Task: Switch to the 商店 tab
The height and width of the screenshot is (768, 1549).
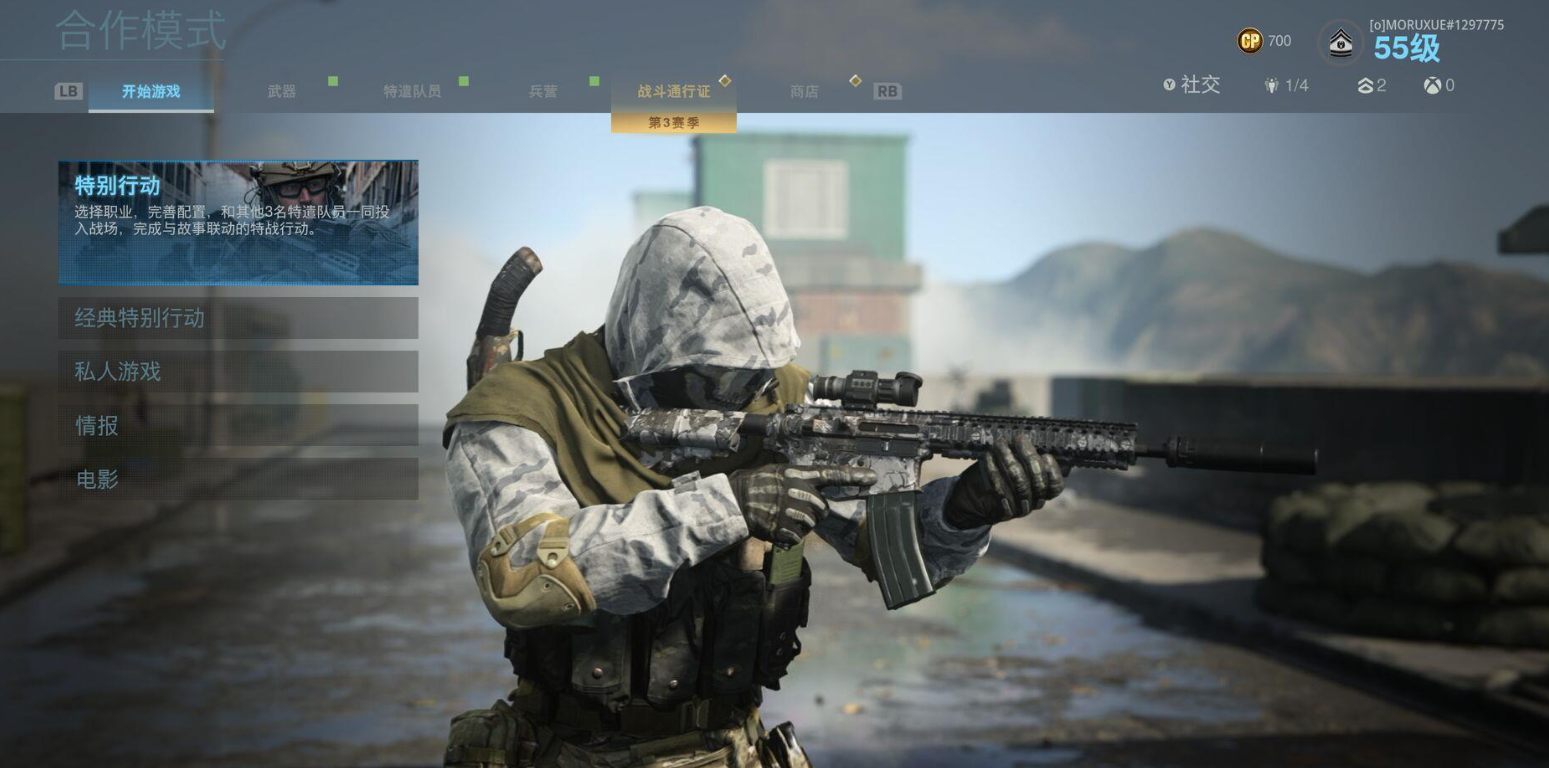Action: (x=804, y=91)
